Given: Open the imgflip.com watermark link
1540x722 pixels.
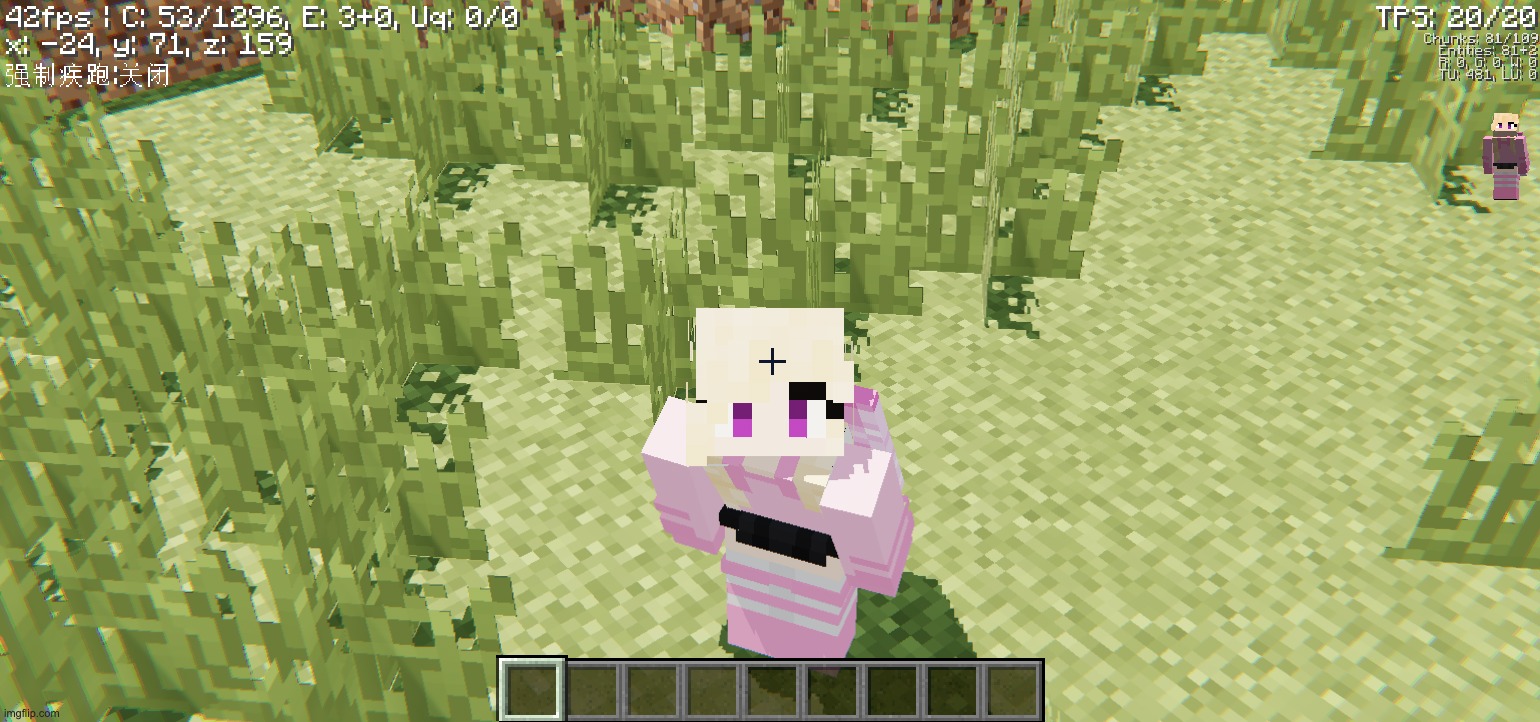Looking at the screenshot, I should (30, 714).
